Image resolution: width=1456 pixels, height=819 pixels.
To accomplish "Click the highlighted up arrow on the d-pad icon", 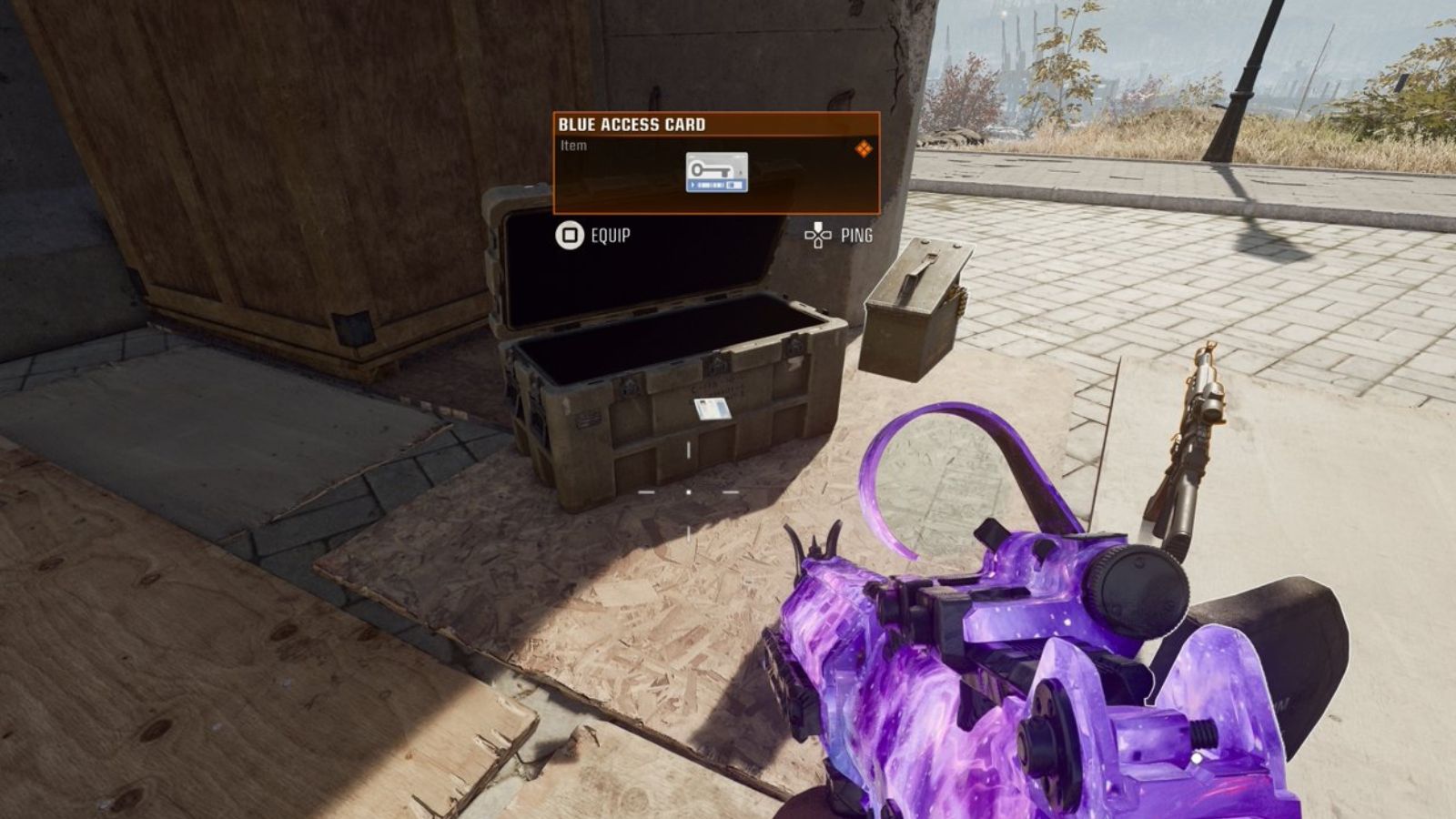I will tap(817, 227).
